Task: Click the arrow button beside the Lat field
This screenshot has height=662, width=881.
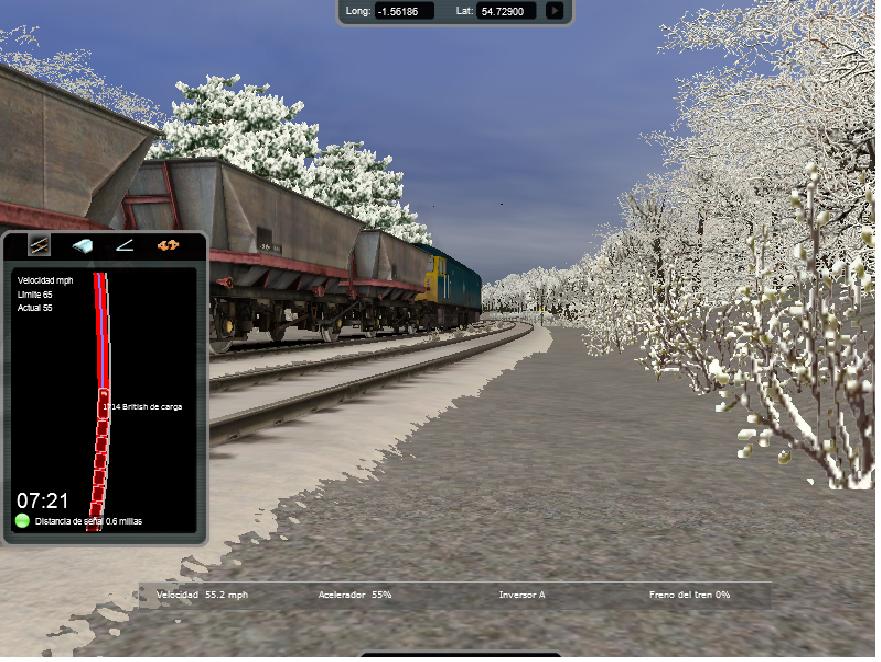Action: 555,11
